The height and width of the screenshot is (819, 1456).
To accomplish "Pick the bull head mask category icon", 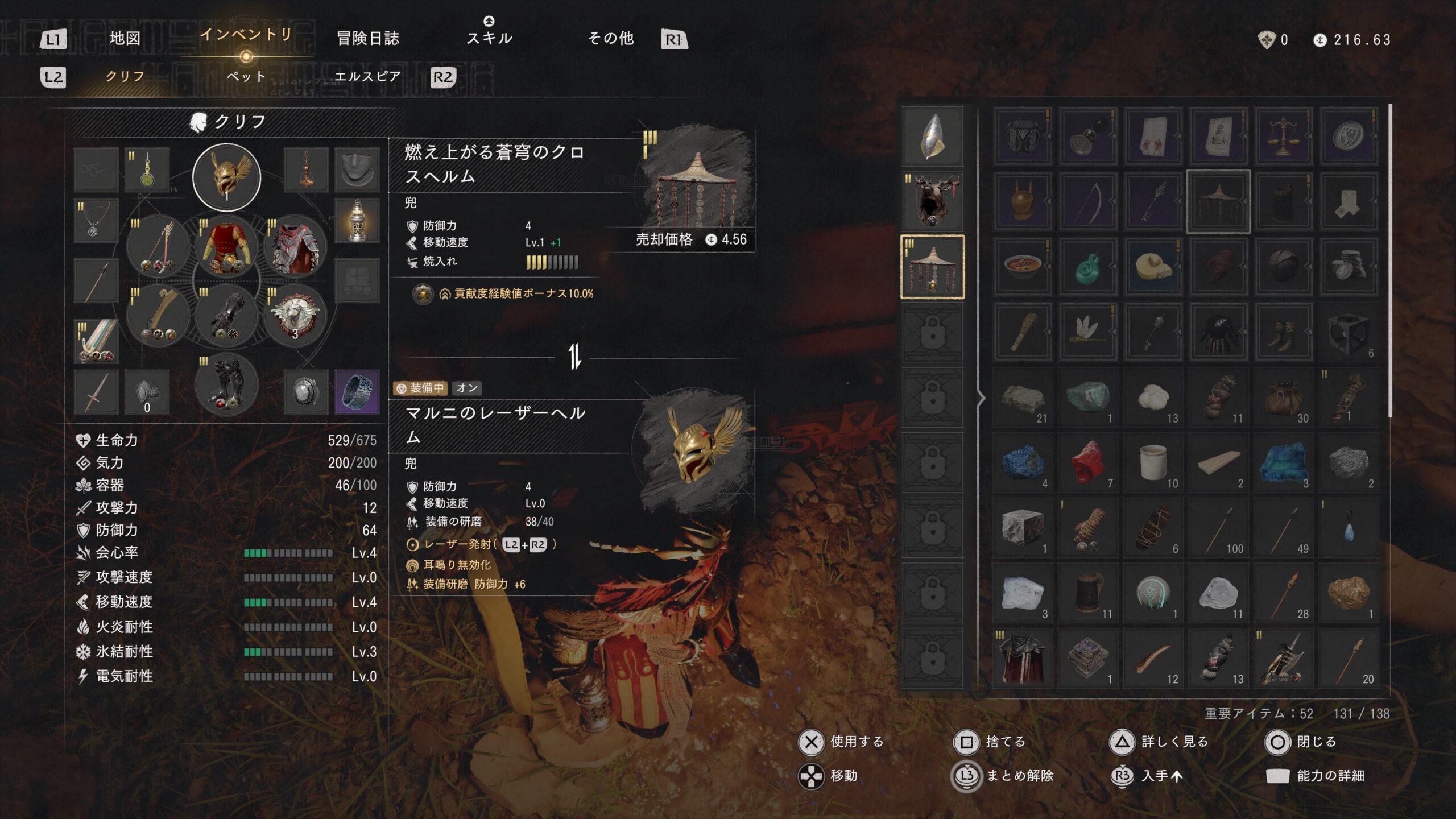I will (933, 201).
